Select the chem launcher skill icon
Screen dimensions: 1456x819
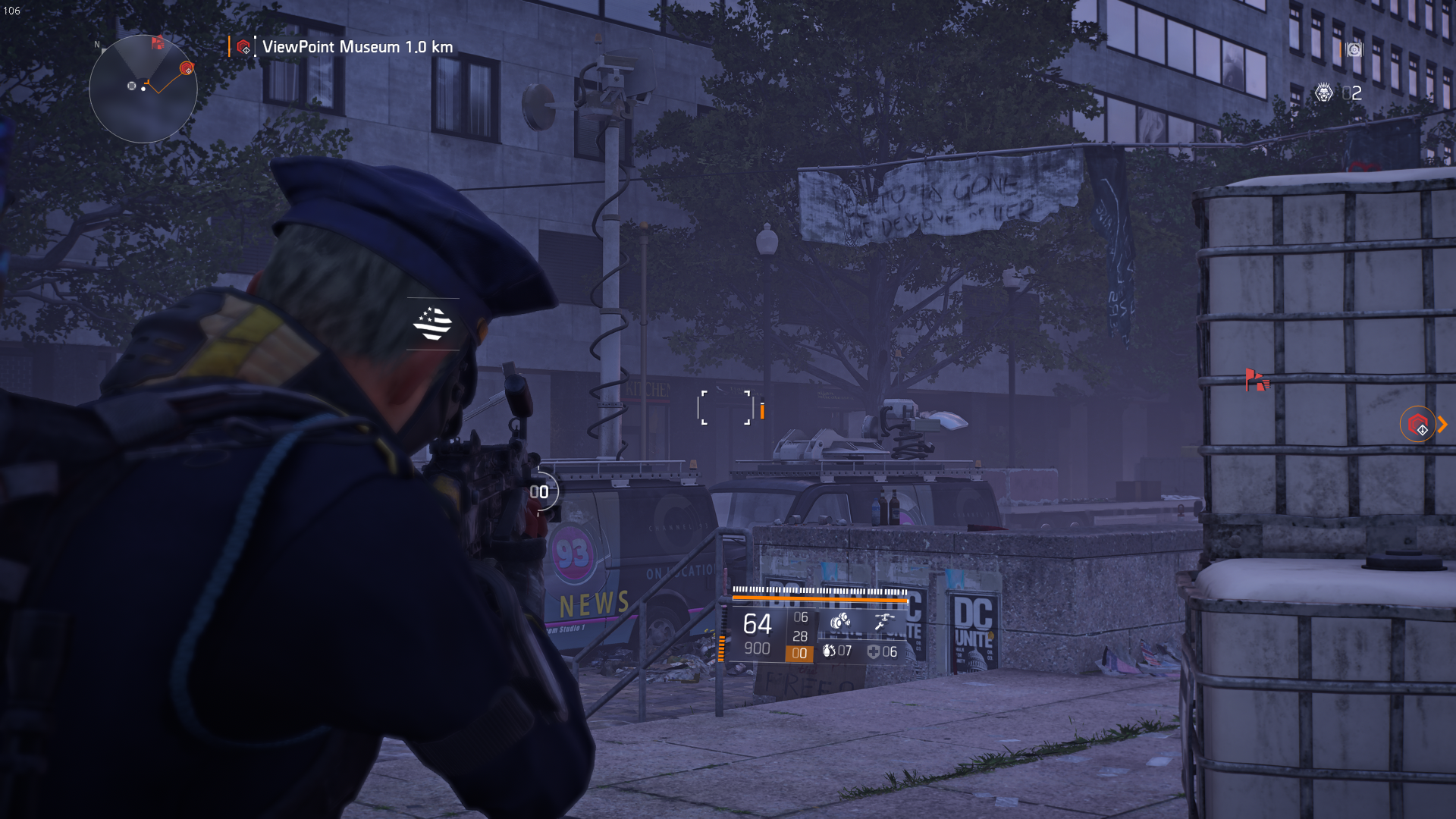(839, 620)
